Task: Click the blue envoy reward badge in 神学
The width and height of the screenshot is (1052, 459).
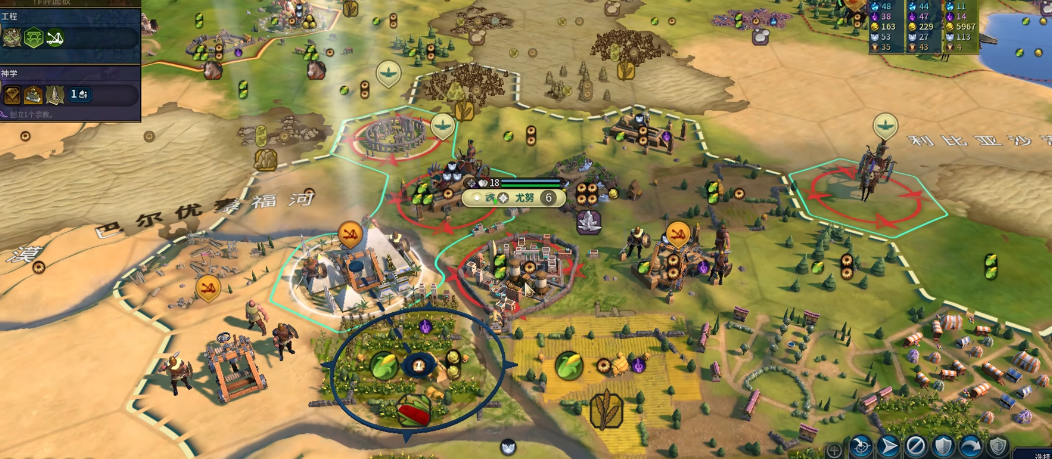Action: pos(81,95)
